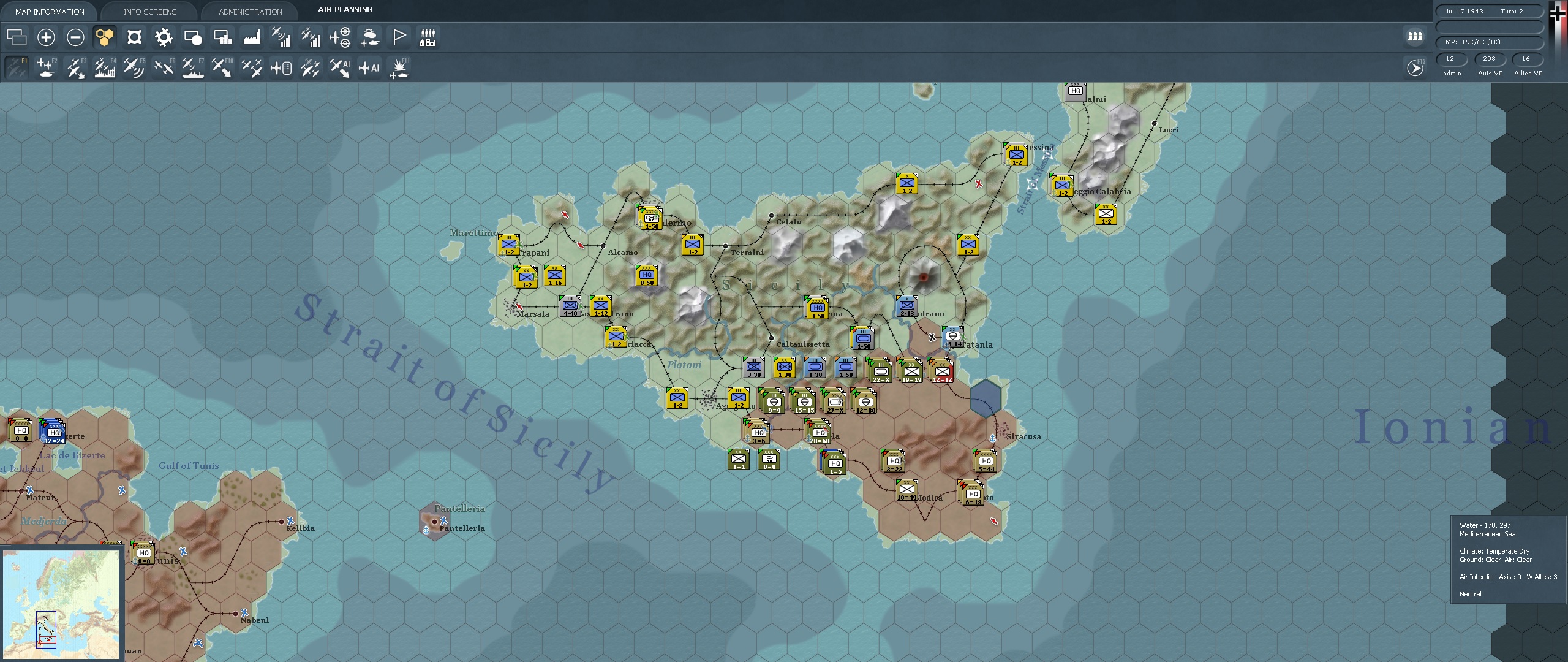
Task: Select the F11 ground battle icon
Action: tap(399, 67)
